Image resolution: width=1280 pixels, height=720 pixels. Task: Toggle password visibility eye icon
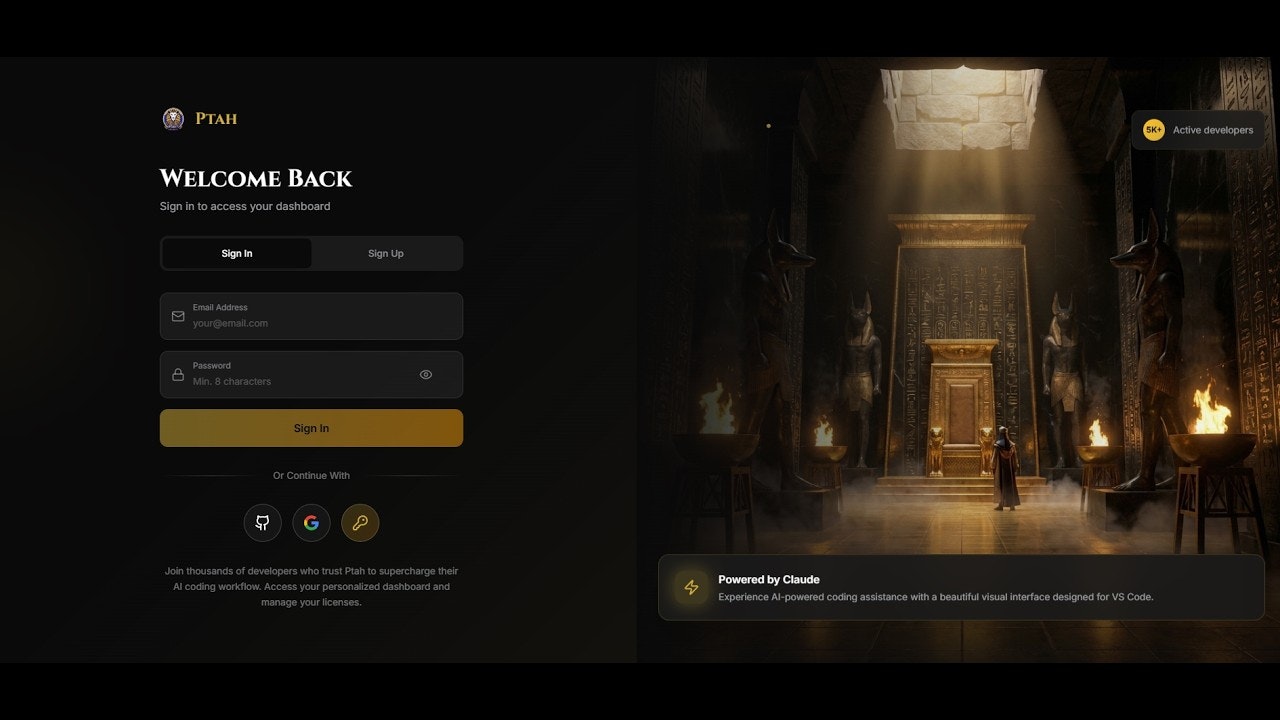tap(426, 375)
